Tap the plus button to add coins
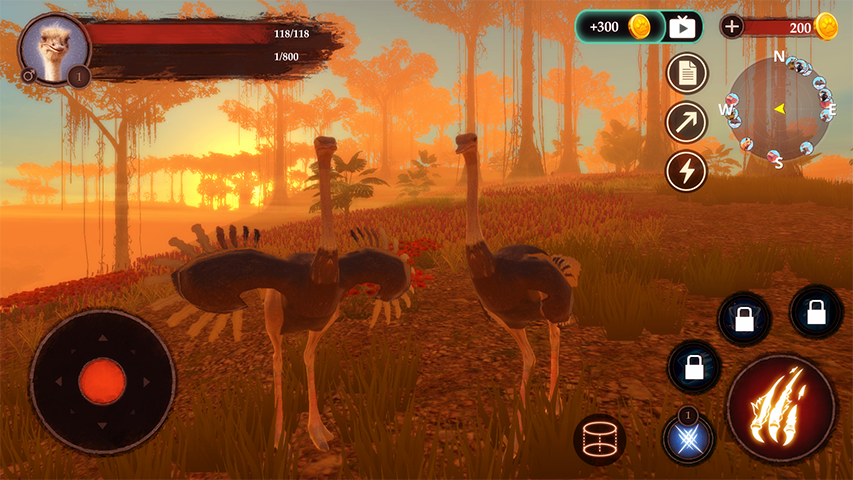This screenshot has height=480, width=853. [x=732, y=27]
